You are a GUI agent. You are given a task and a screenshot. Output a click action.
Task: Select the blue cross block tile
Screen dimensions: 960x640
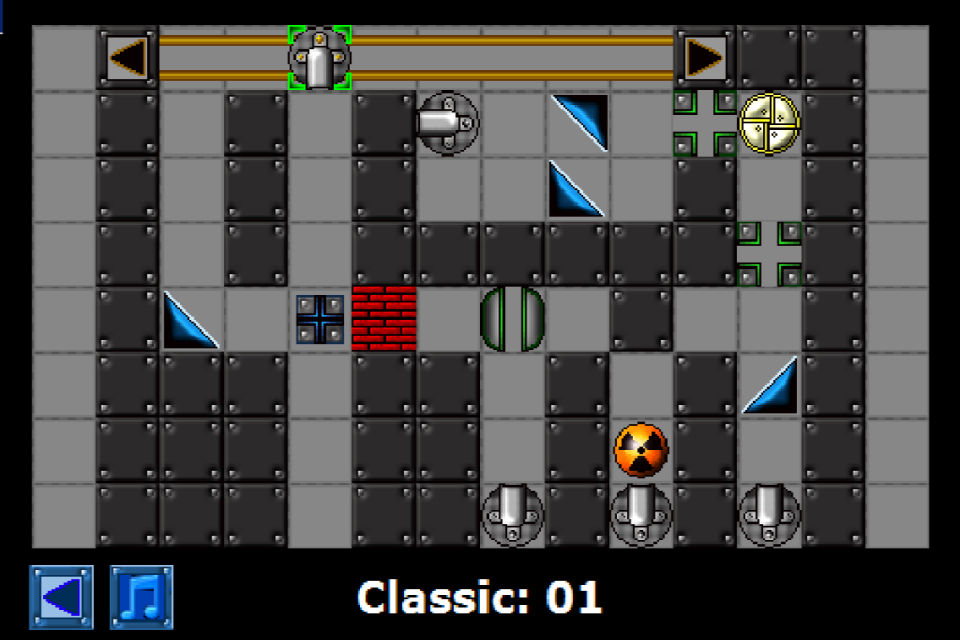320,318
